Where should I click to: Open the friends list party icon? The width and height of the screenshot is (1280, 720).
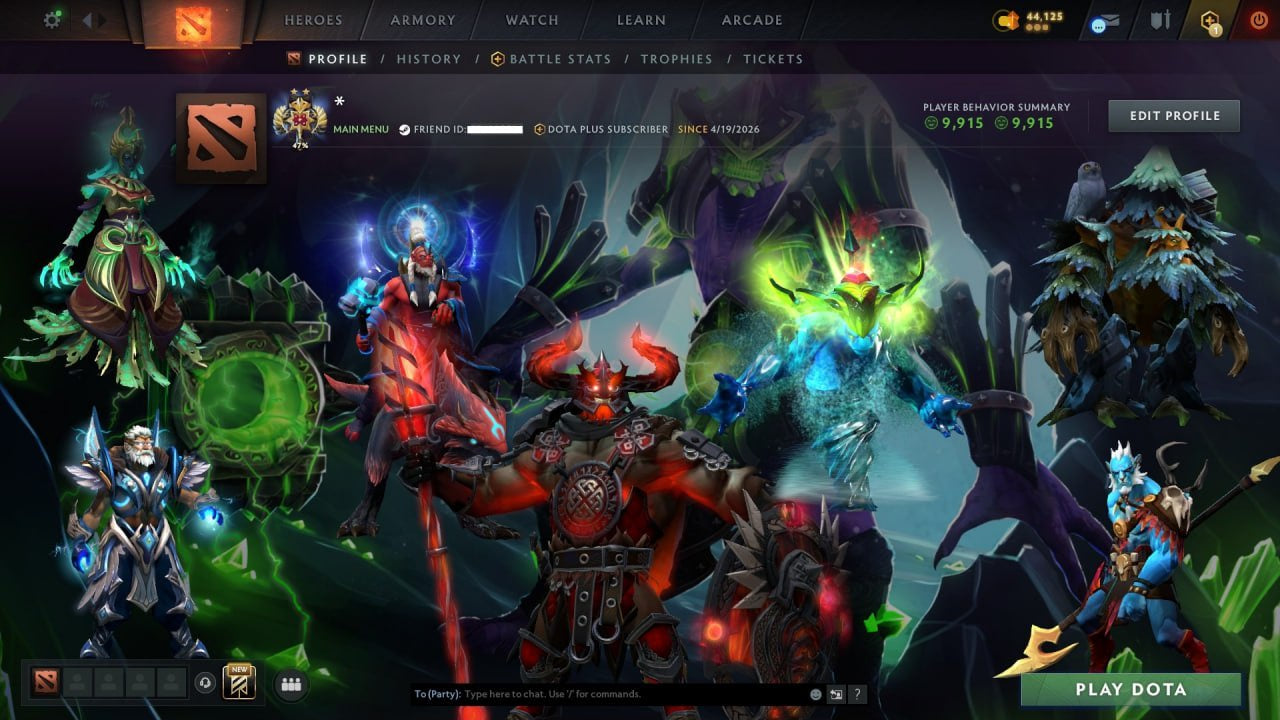290,682
